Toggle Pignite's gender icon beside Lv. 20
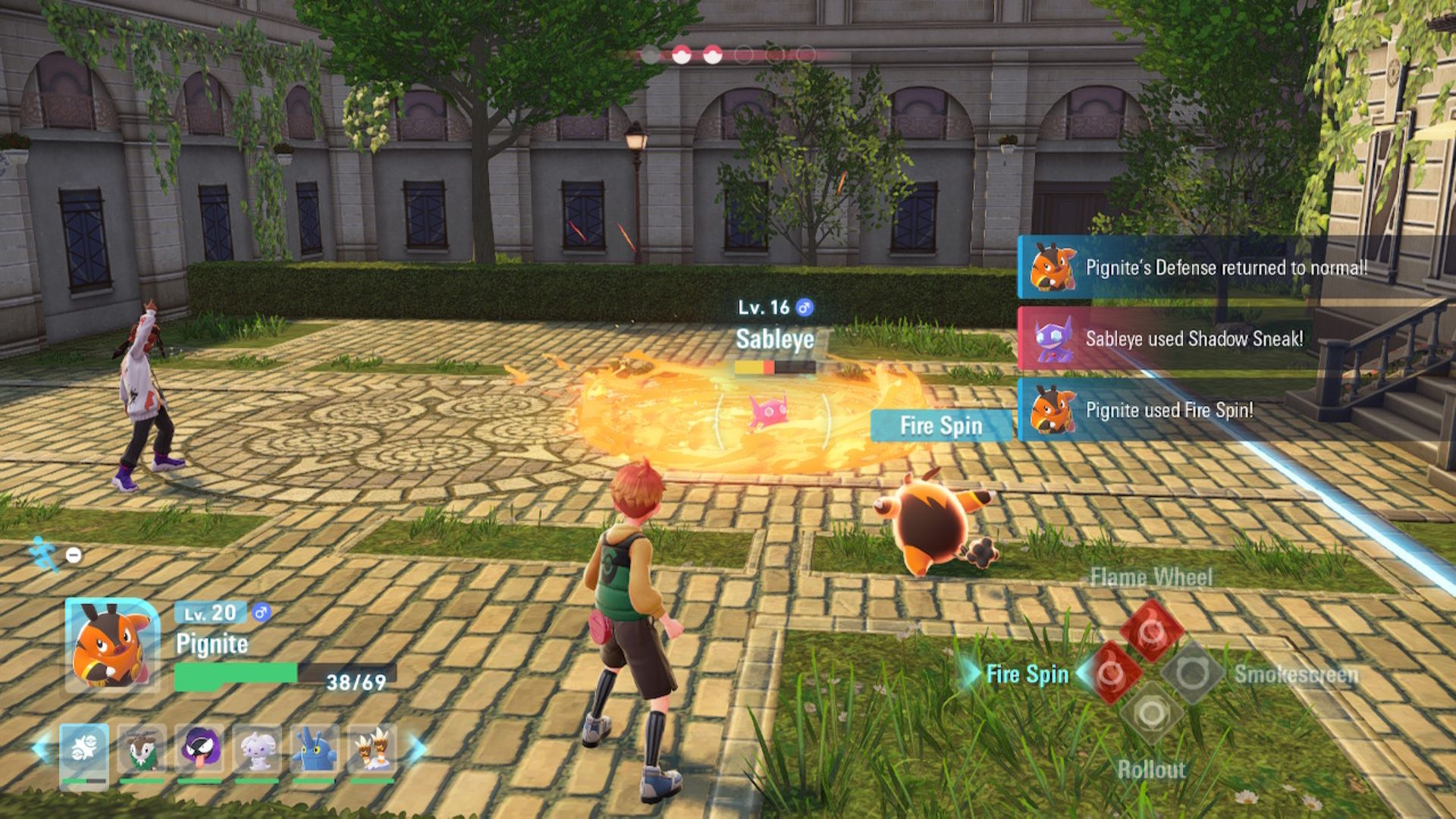The height and width of the screenshot is (819, 1456). 262,612
